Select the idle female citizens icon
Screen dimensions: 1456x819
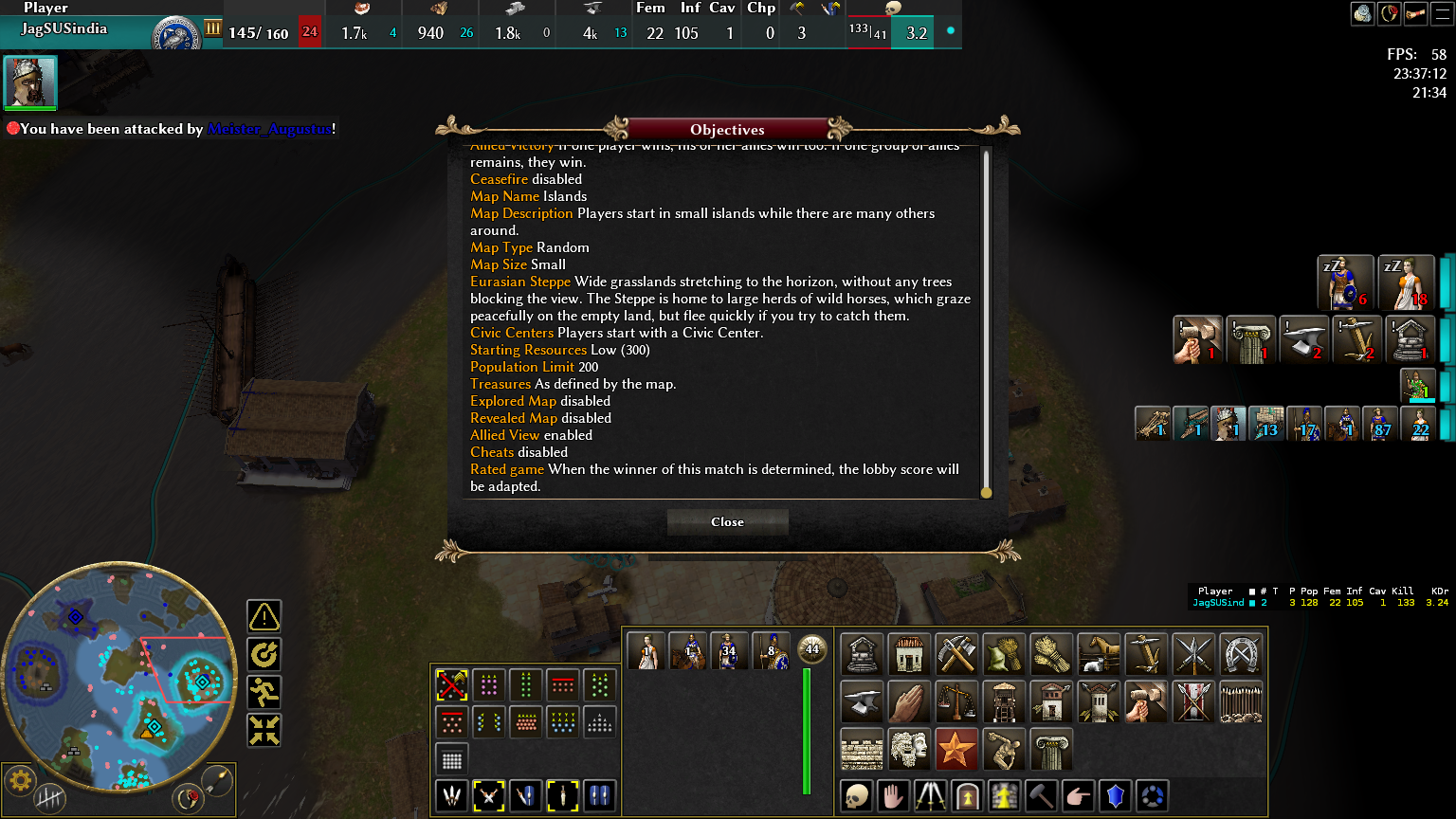(x=1405, y=282)
